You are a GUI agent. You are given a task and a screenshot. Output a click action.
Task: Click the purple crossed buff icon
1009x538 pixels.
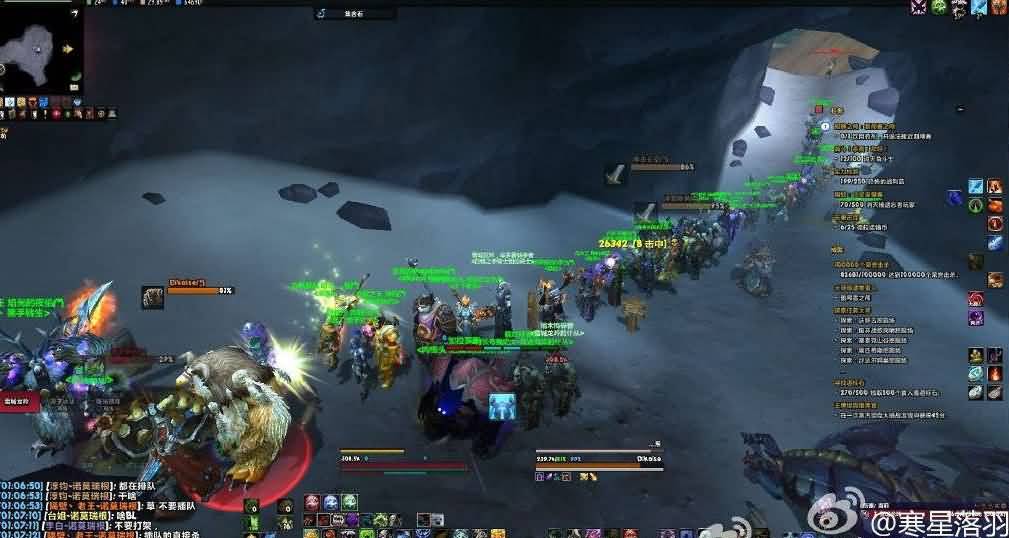click(918, 8)
